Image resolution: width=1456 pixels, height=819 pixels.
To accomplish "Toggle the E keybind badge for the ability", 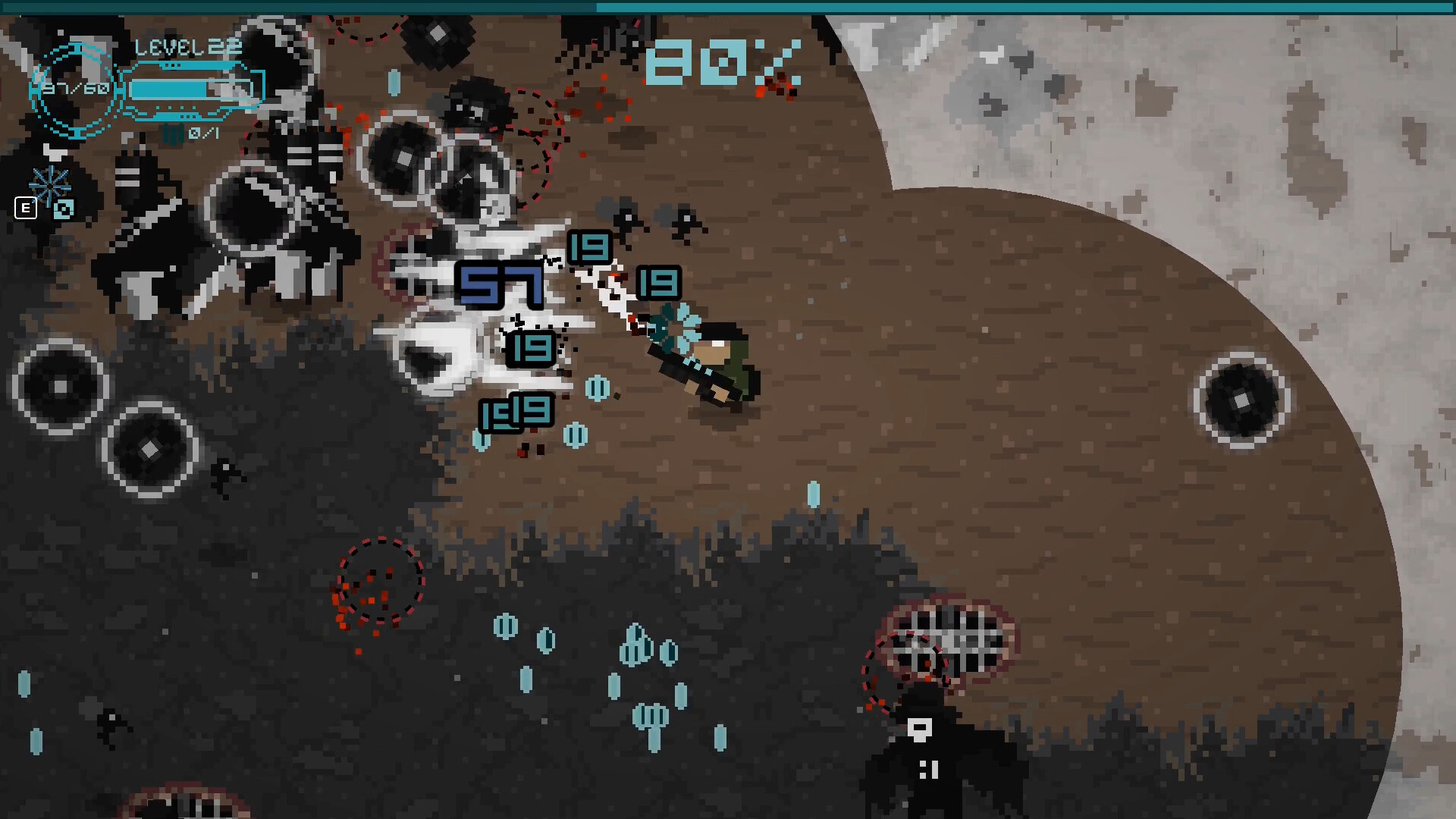I will [26, 208].
